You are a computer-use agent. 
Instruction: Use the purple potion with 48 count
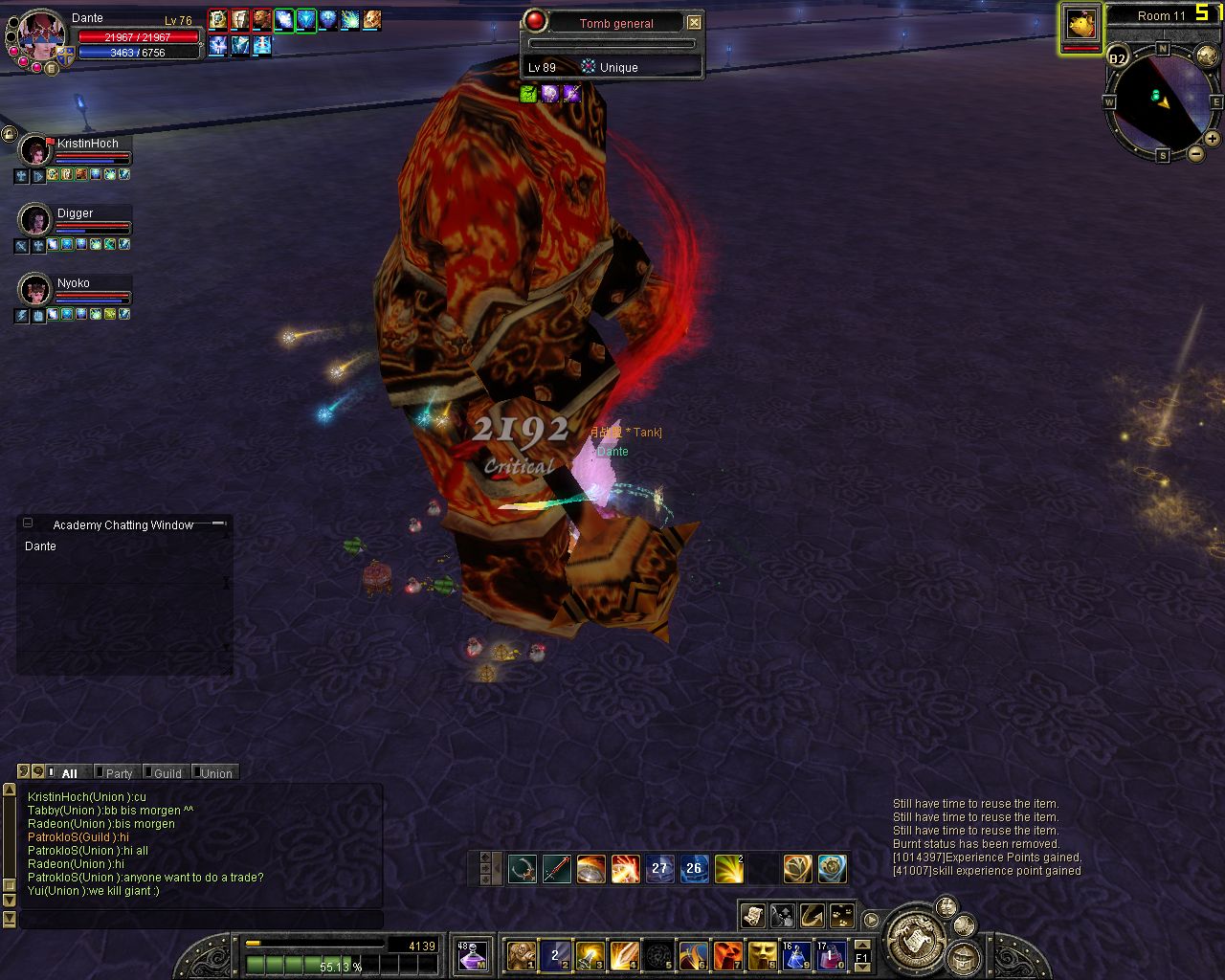click(x=472, y=954)
